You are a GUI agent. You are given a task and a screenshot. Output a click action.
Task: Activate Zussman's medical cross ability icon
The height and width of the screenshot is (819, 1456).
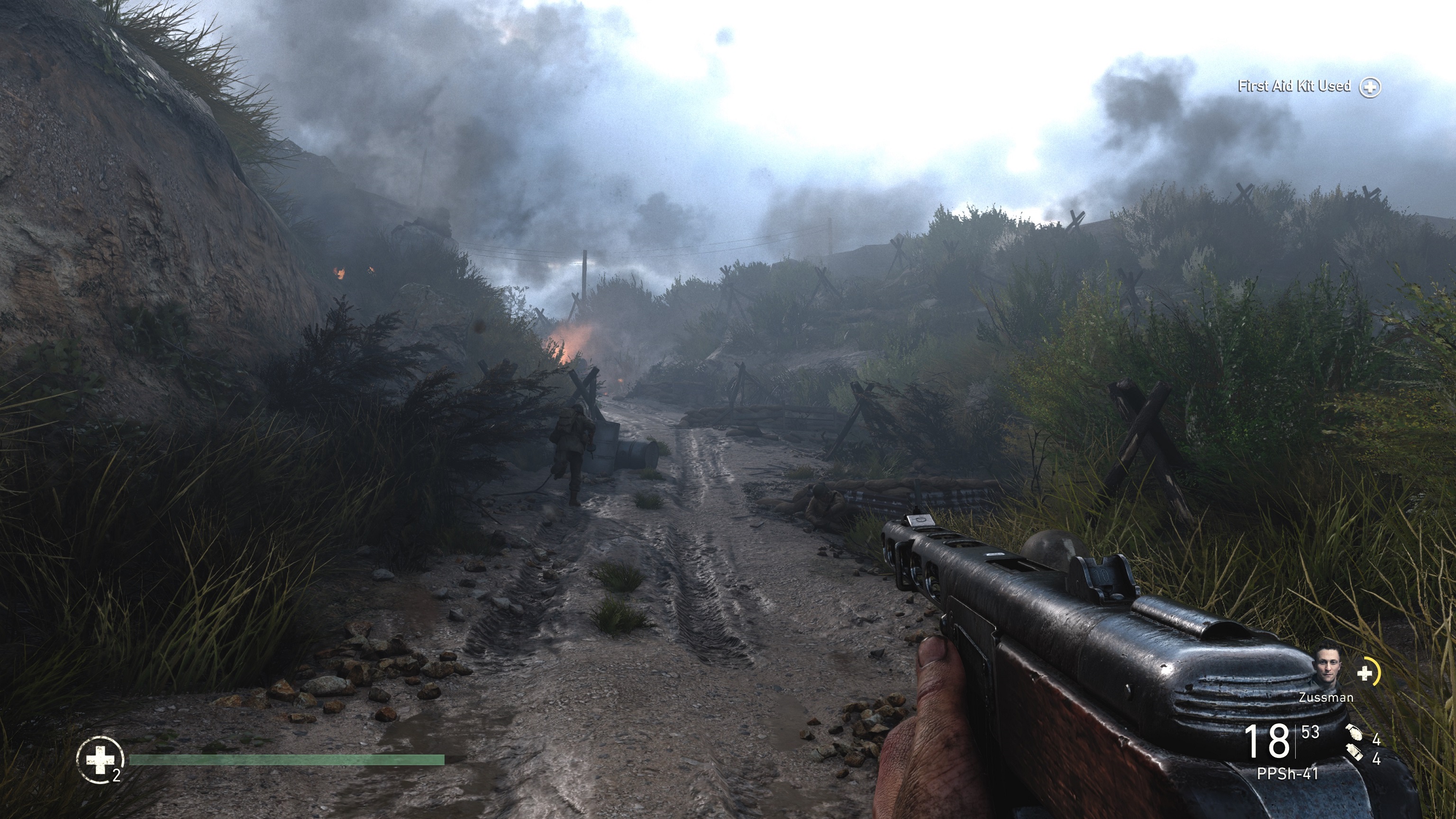click(1365, 673)
